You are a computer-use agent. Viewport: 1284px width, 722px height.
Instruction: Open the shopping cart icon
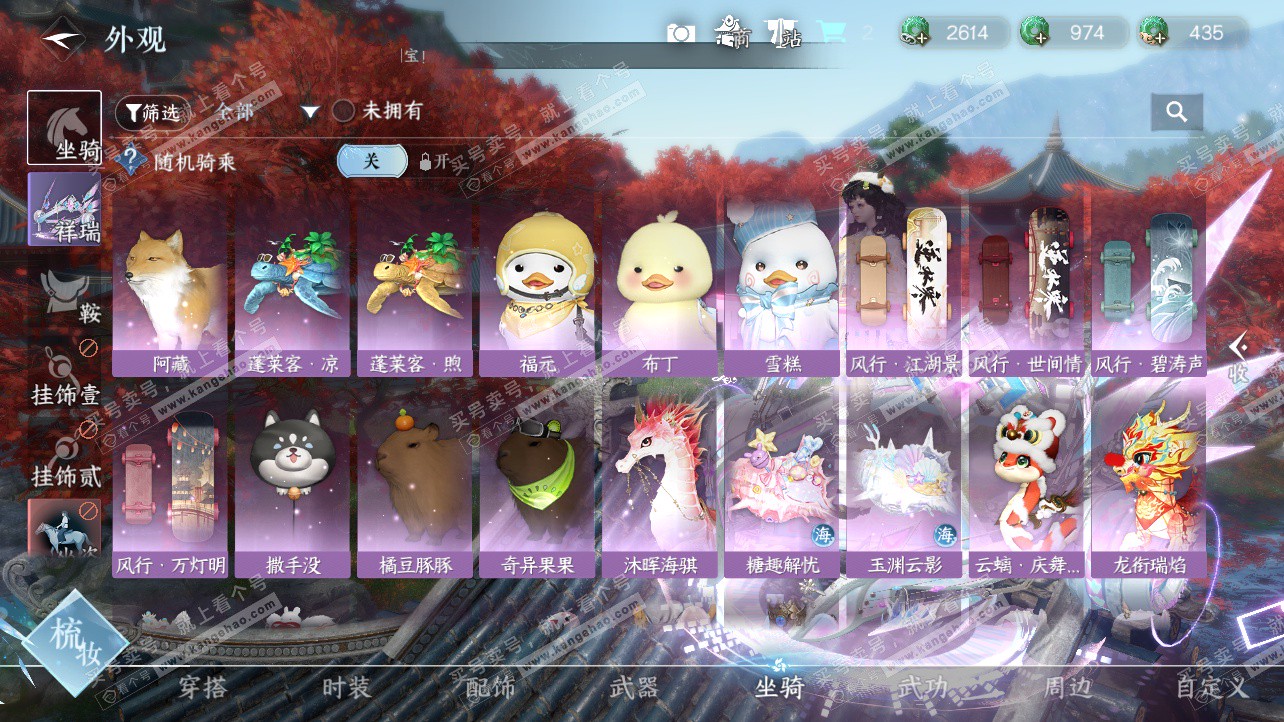pyautogui.click(x=831, y=33)
